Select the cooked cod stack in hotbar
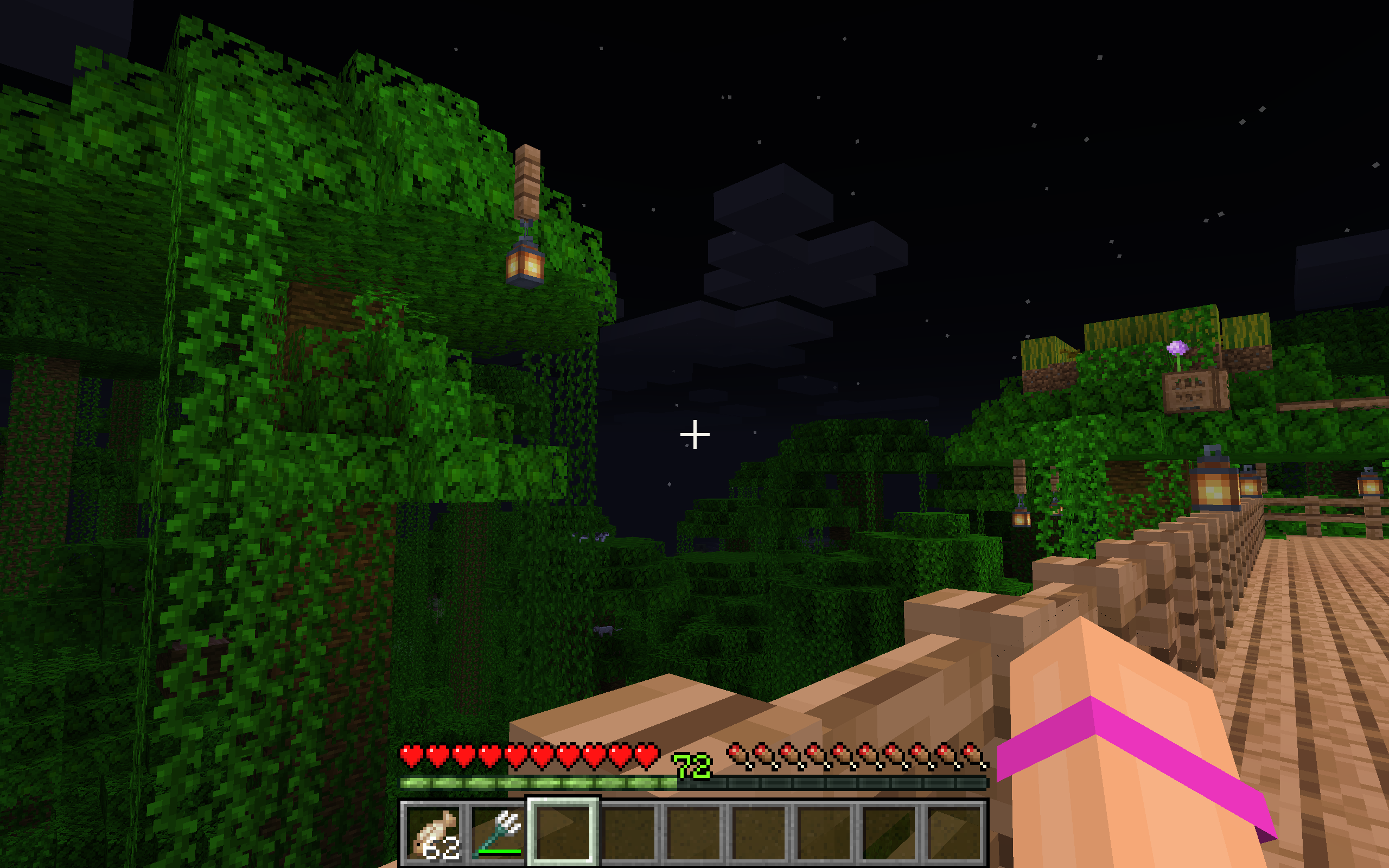This screenshot has width=1389, height=868. (434, 832)
